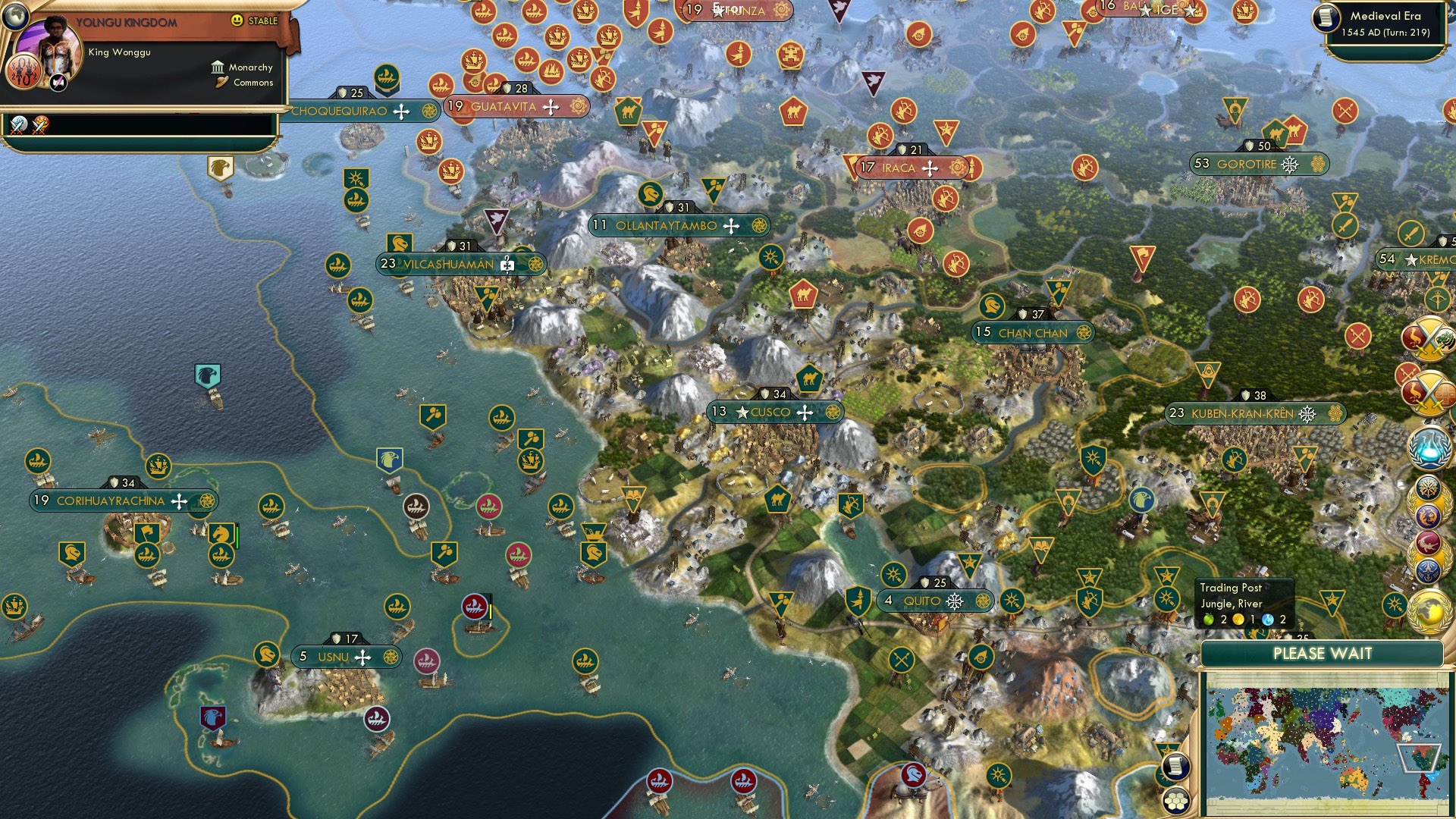Open research via the science beaker icon

[1429, 447]
